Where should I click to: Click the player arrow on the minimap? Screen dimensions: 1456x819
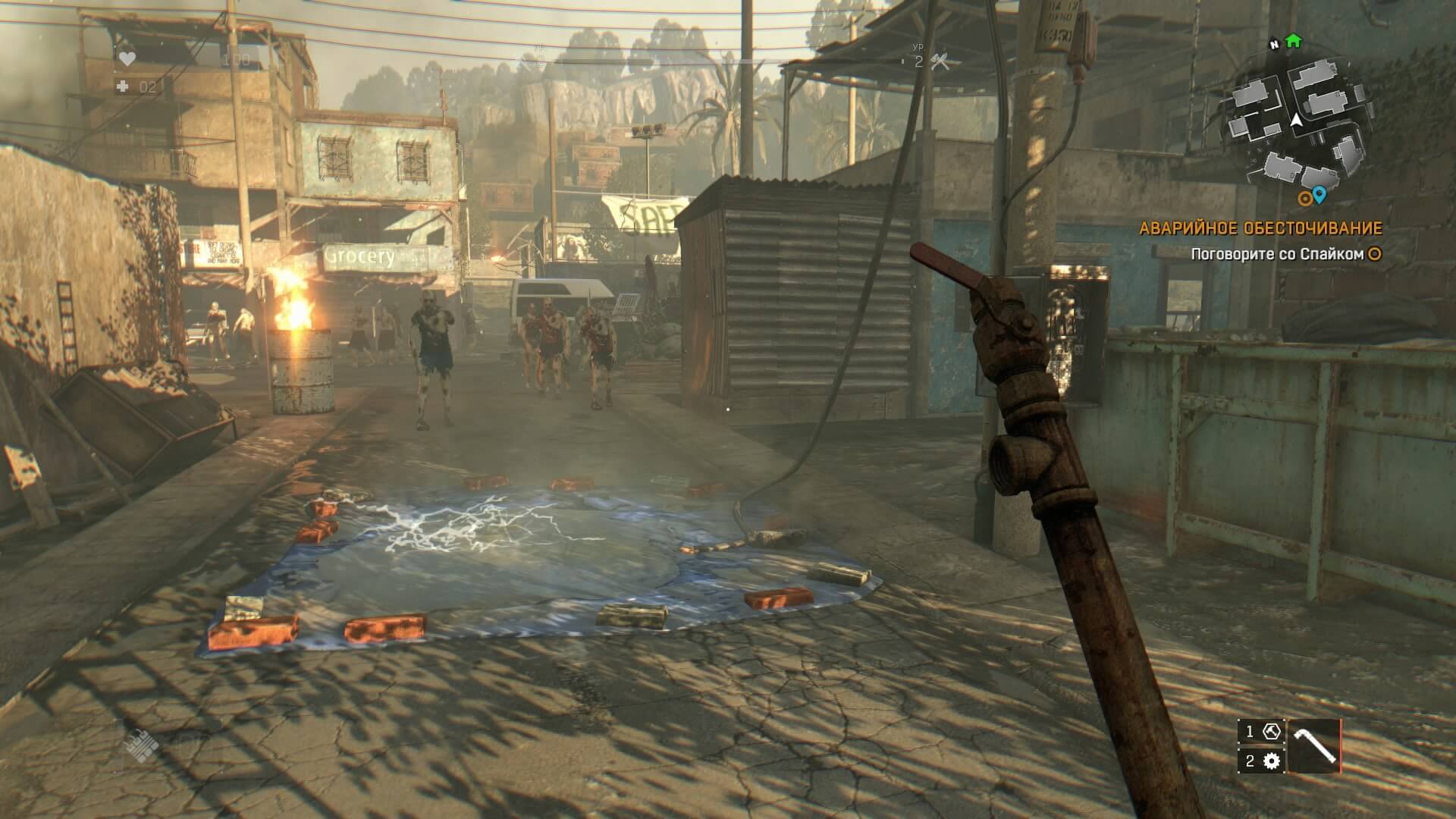click(x=1295, y=121)
